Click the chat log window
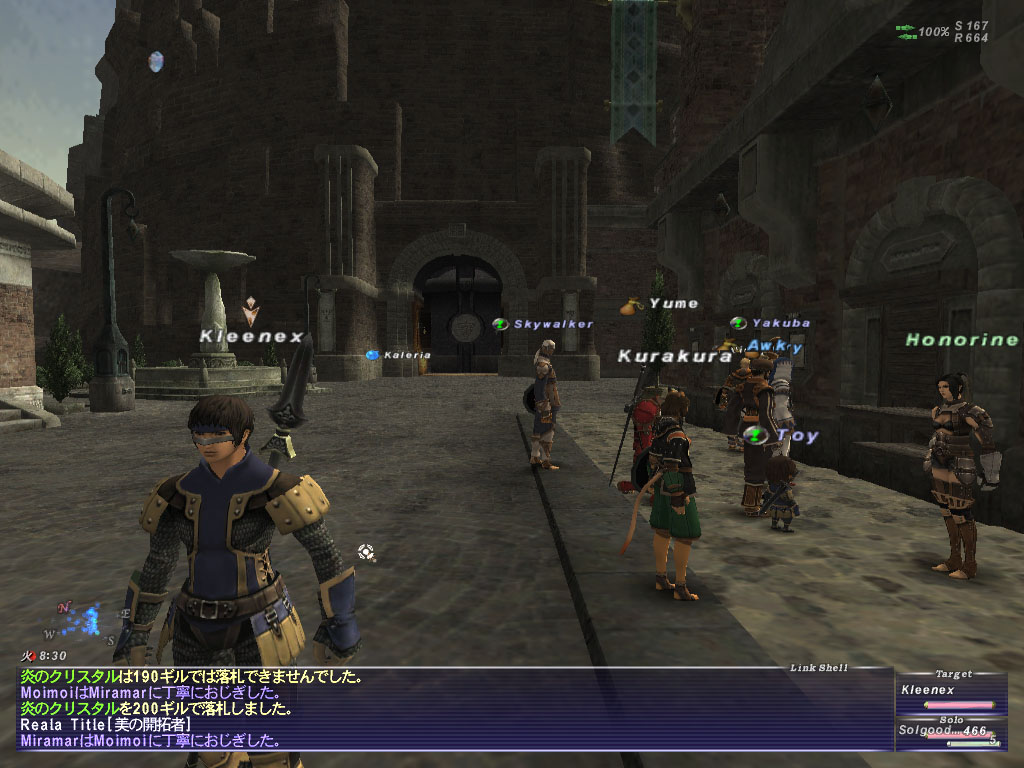This screenshot has height=768, width=1024. (x=450, y=709)
